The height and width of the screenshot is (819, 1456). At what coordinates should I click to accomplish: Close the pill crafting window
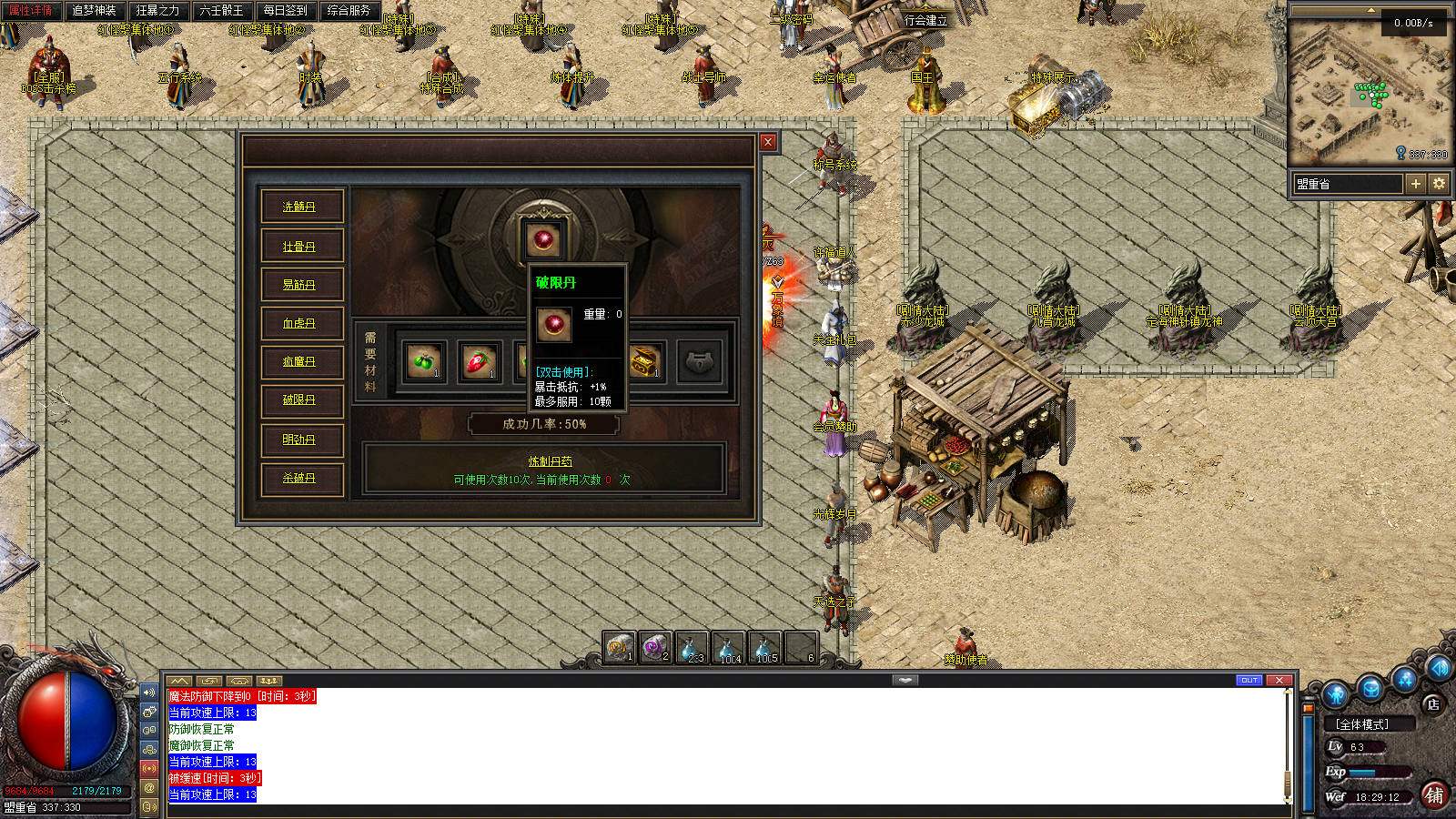coord(768,142)
